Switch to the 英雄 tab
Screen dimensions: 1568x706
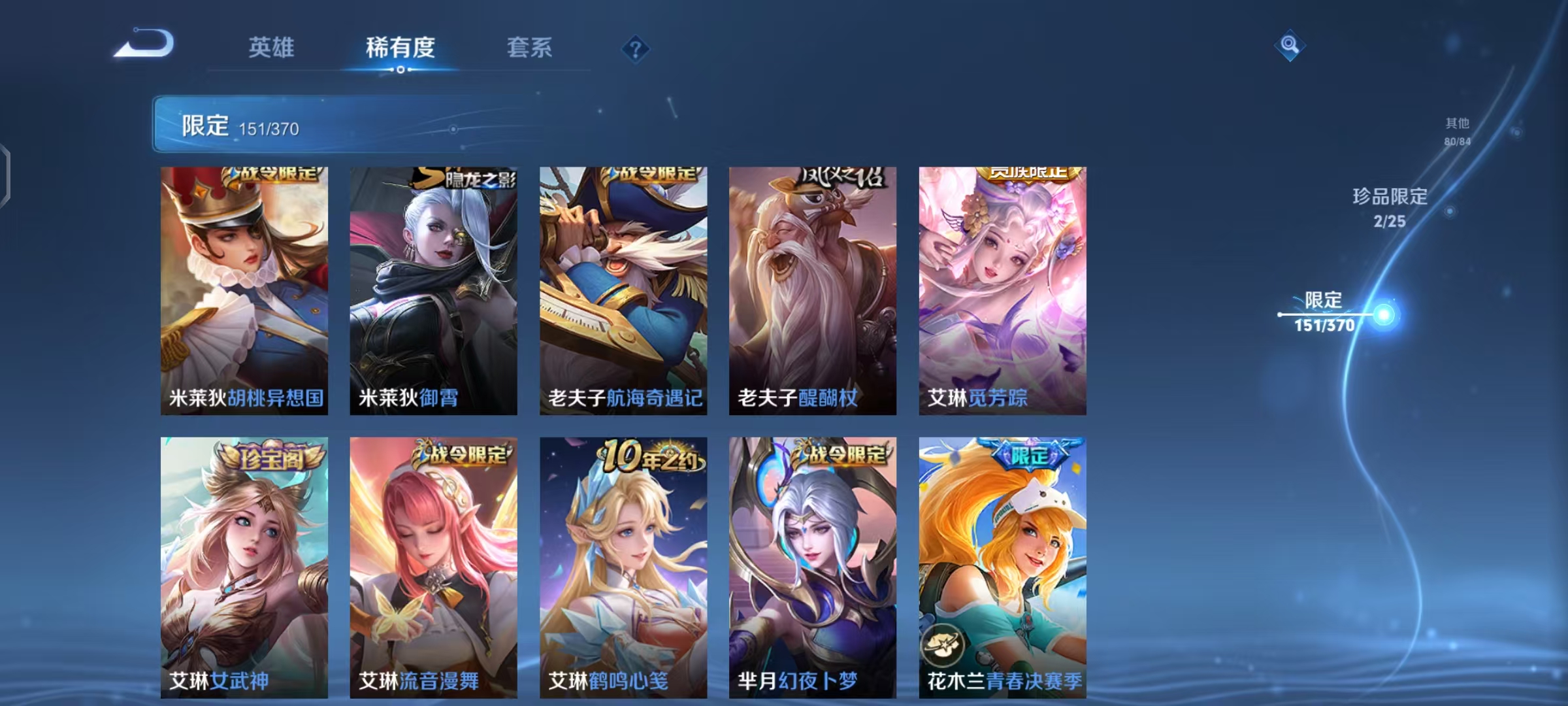(271, 48)
